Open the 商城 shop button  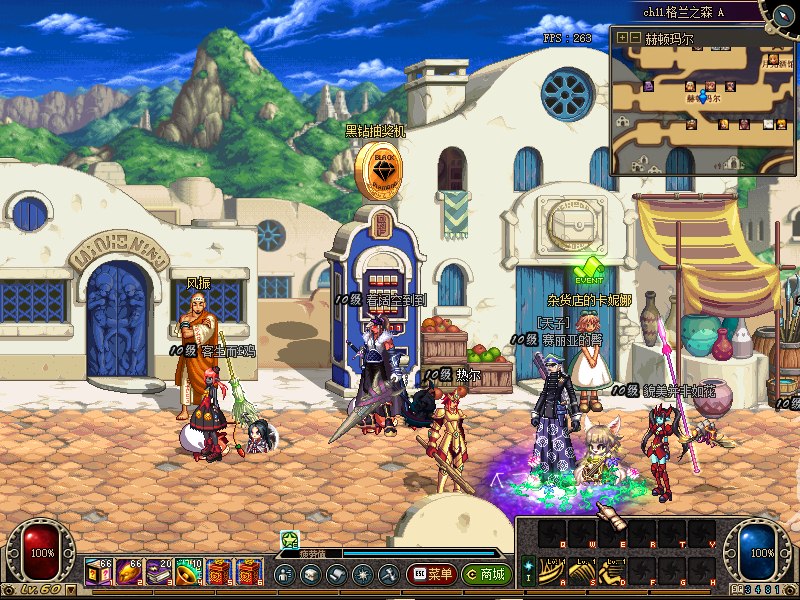(x=486, y=575)
